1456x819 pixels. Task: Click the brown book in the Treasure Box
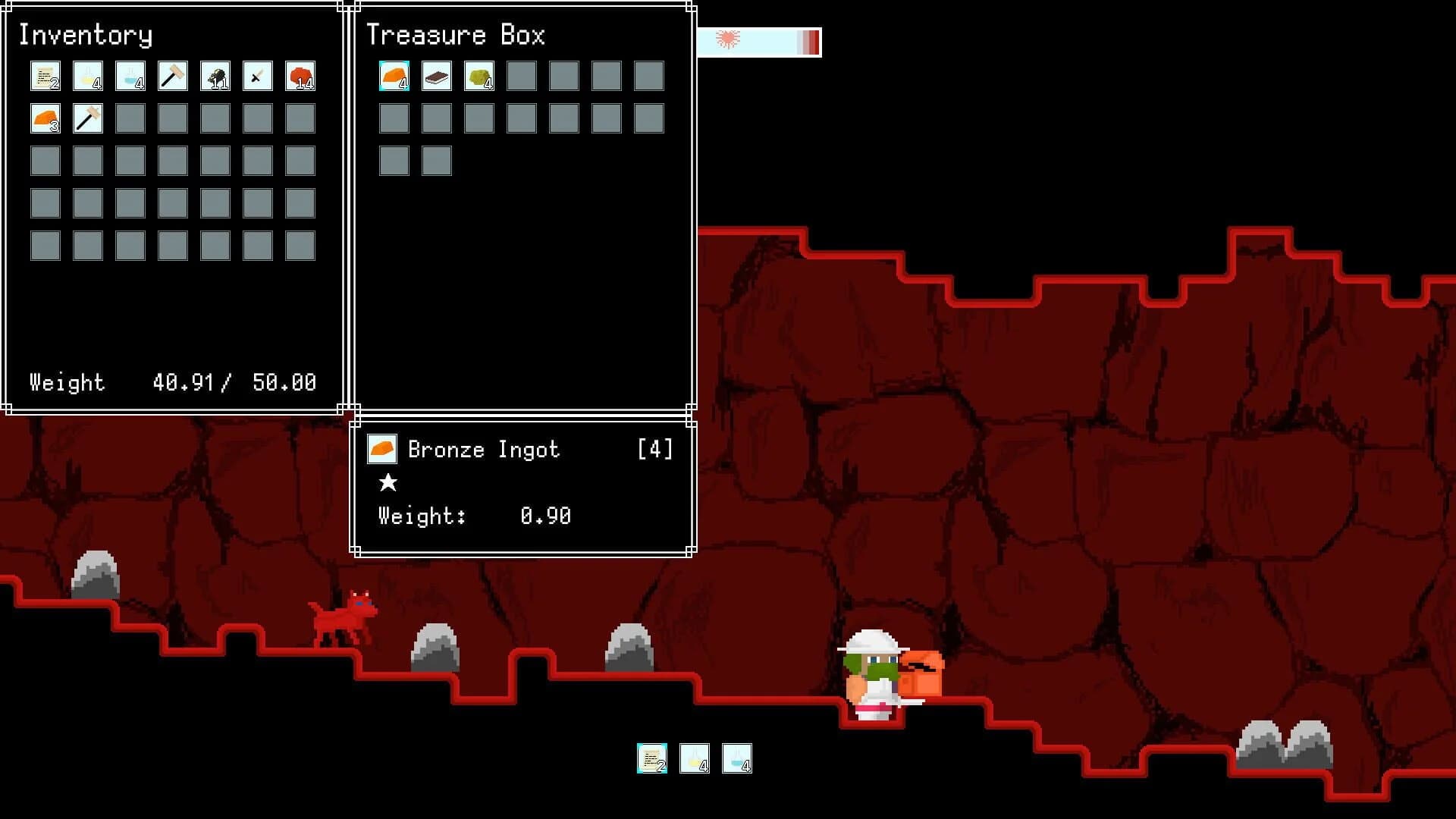(x=437, y=76)
